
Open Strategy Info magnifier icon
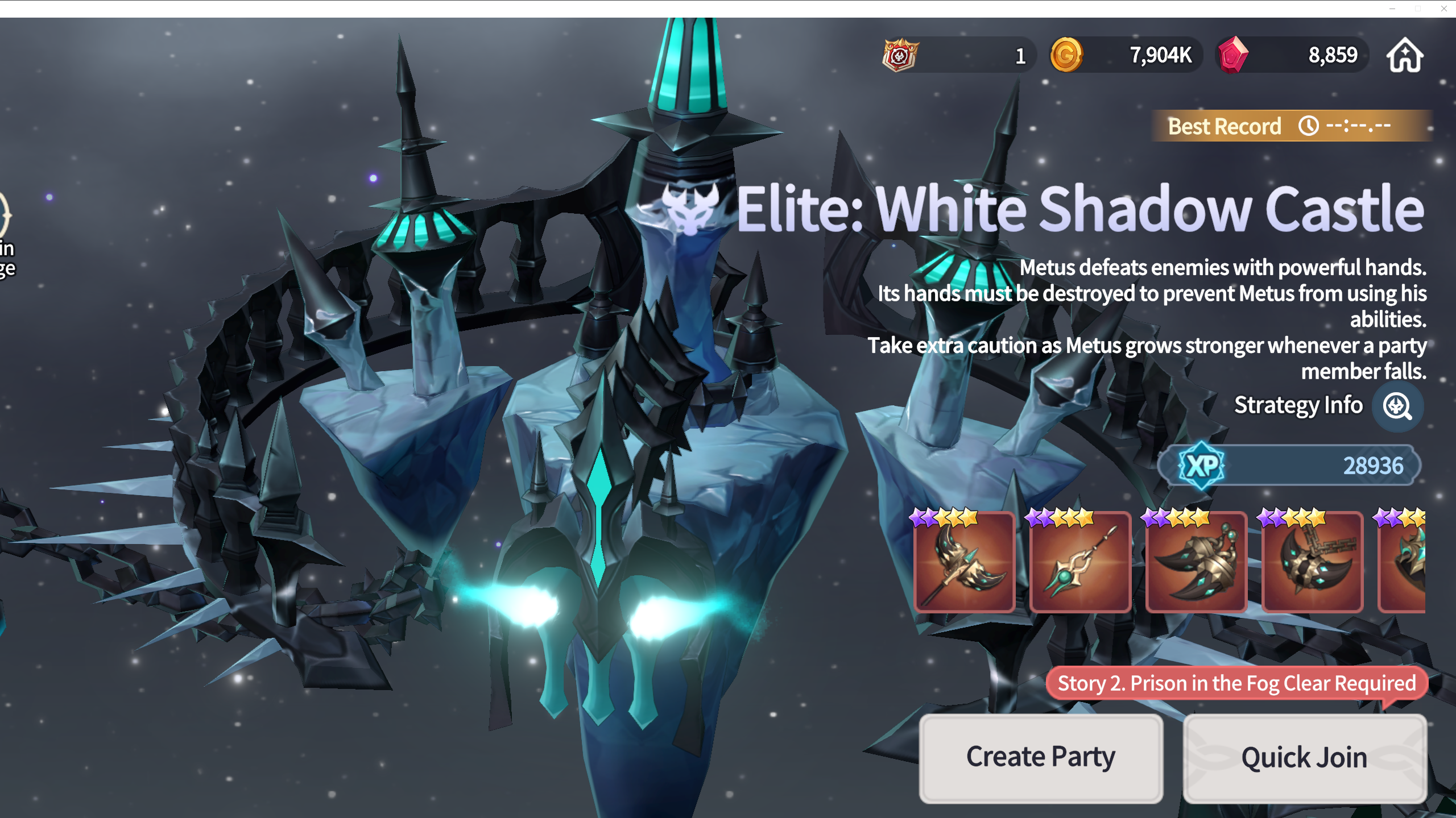[x=1397, y=406]
